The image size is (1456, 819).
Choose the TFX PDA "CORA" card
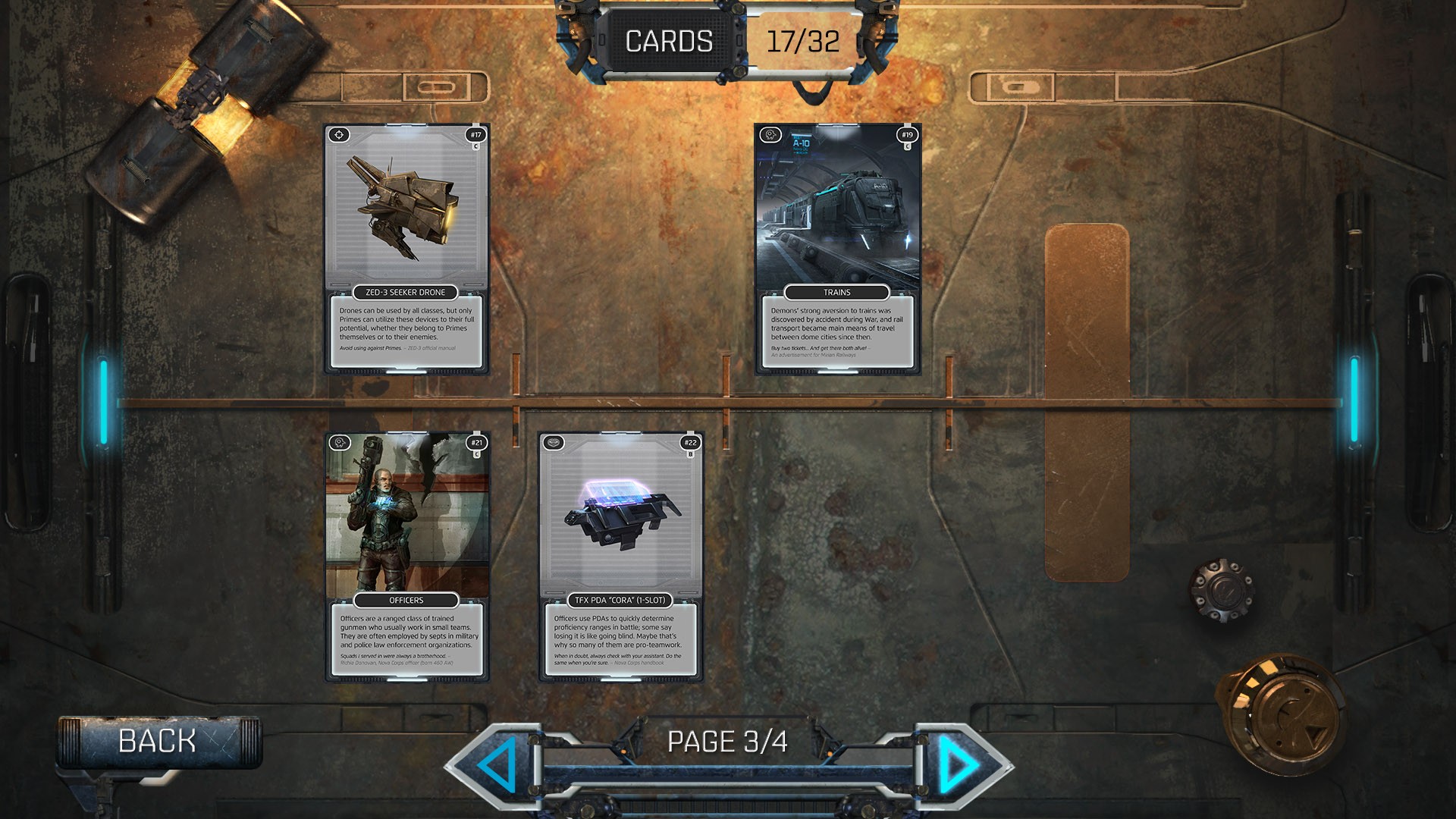click(x=620, y=557)
